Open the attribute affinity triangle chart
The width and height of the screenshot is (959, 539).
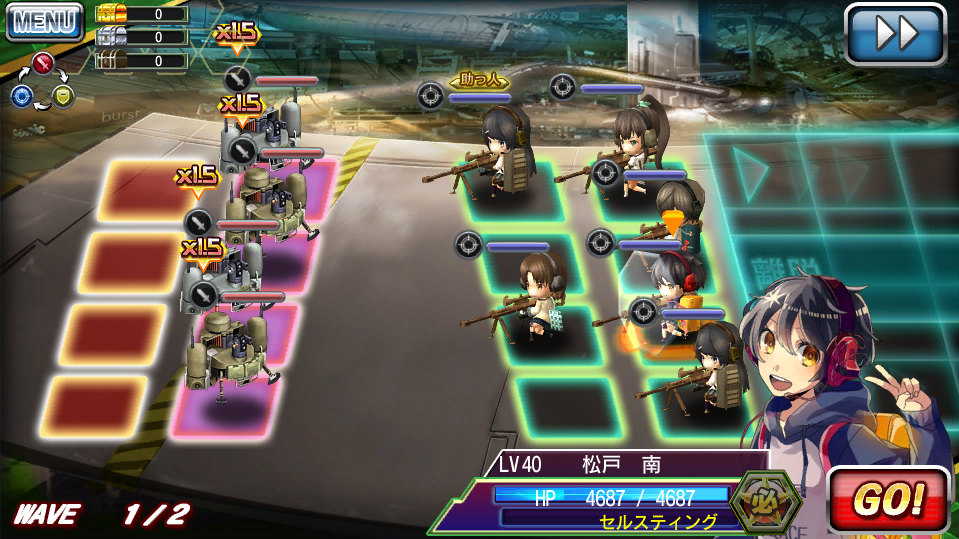[x=40, y=81]
